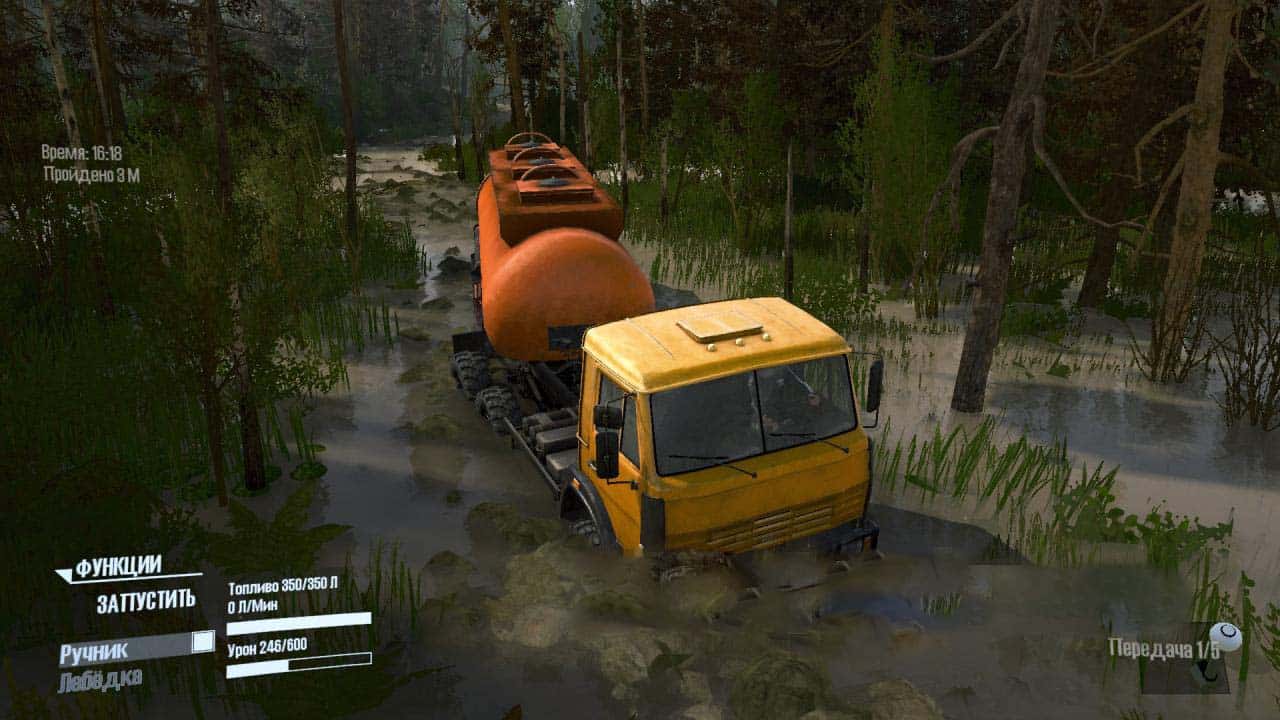
Task: Toggle the Ручник handbrake checkbox
Action: [x=203, y=642]
